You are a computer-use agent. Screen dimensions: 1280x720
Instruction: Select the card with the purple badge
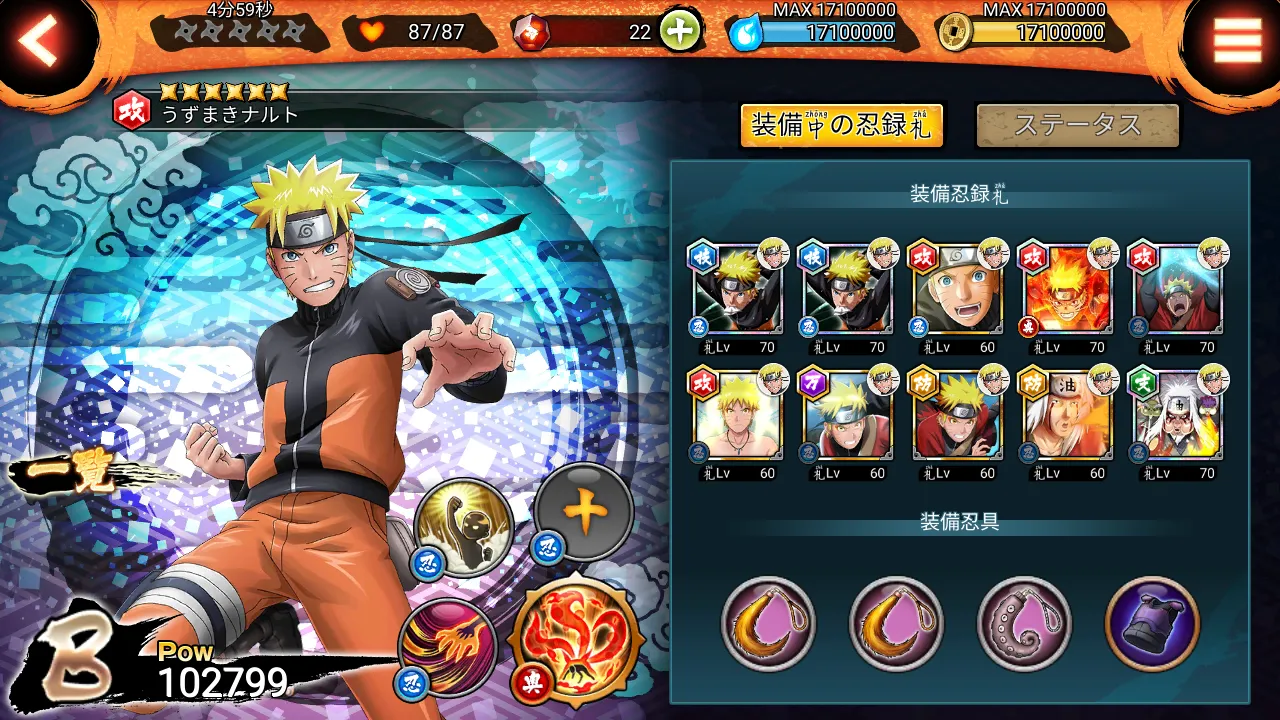click(842, 416)
